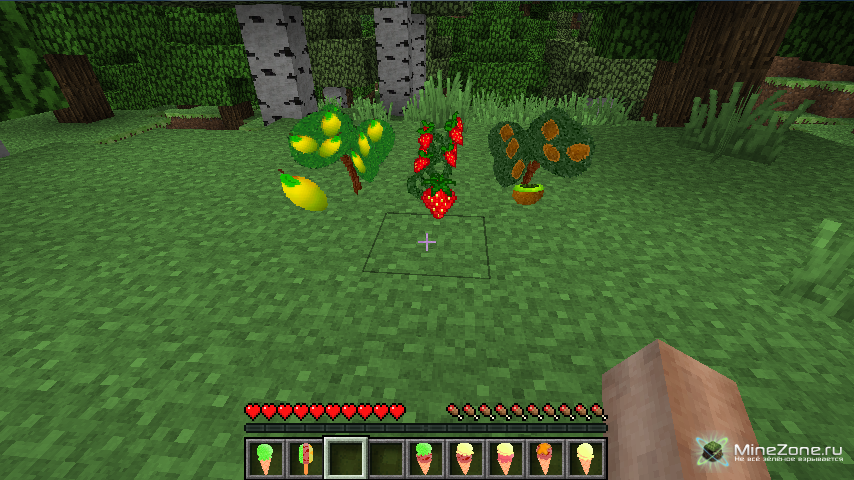Select the popsicle on a stick slot
Viewport: 854px width, 480px height.
(305, 459)
